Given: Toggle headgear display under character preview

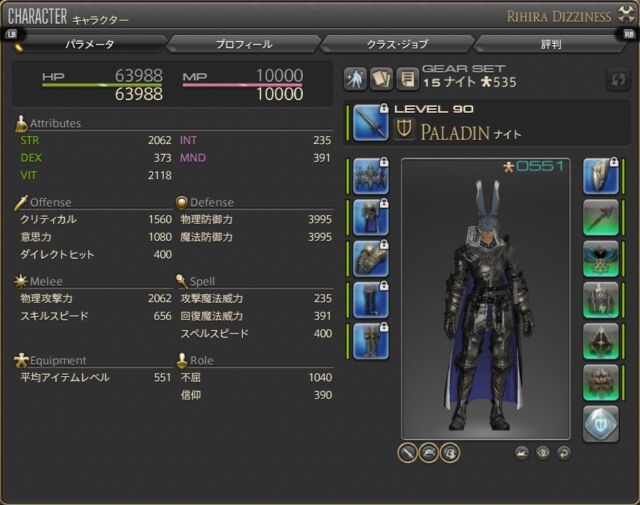Looking at the screenshot, I should click(429, 452).
